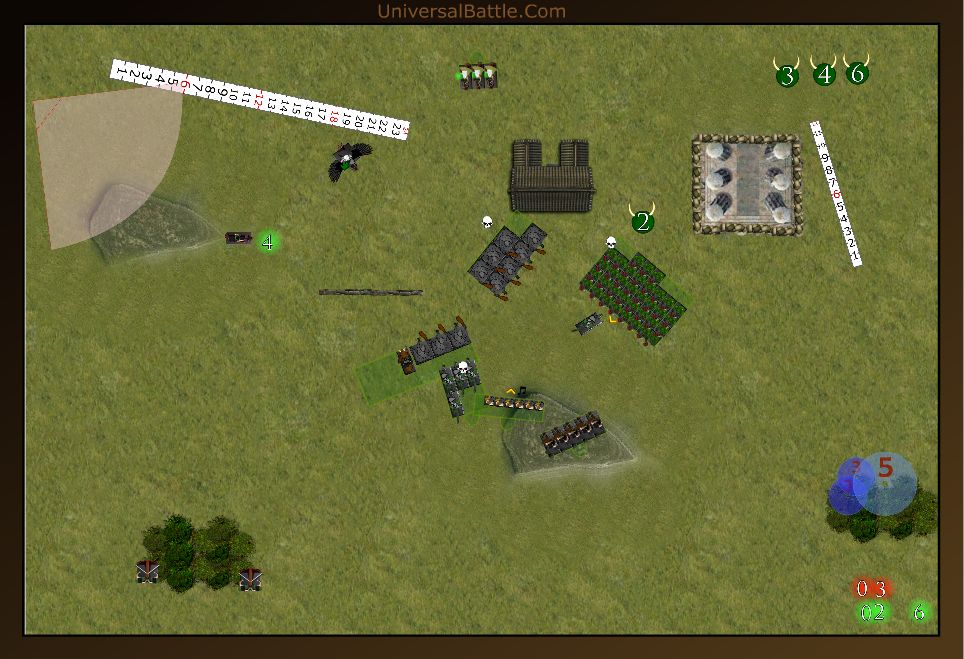Pick the horned green 2 counter
The width and height of the screenshot is (964, 659).
tap(643, 222)
